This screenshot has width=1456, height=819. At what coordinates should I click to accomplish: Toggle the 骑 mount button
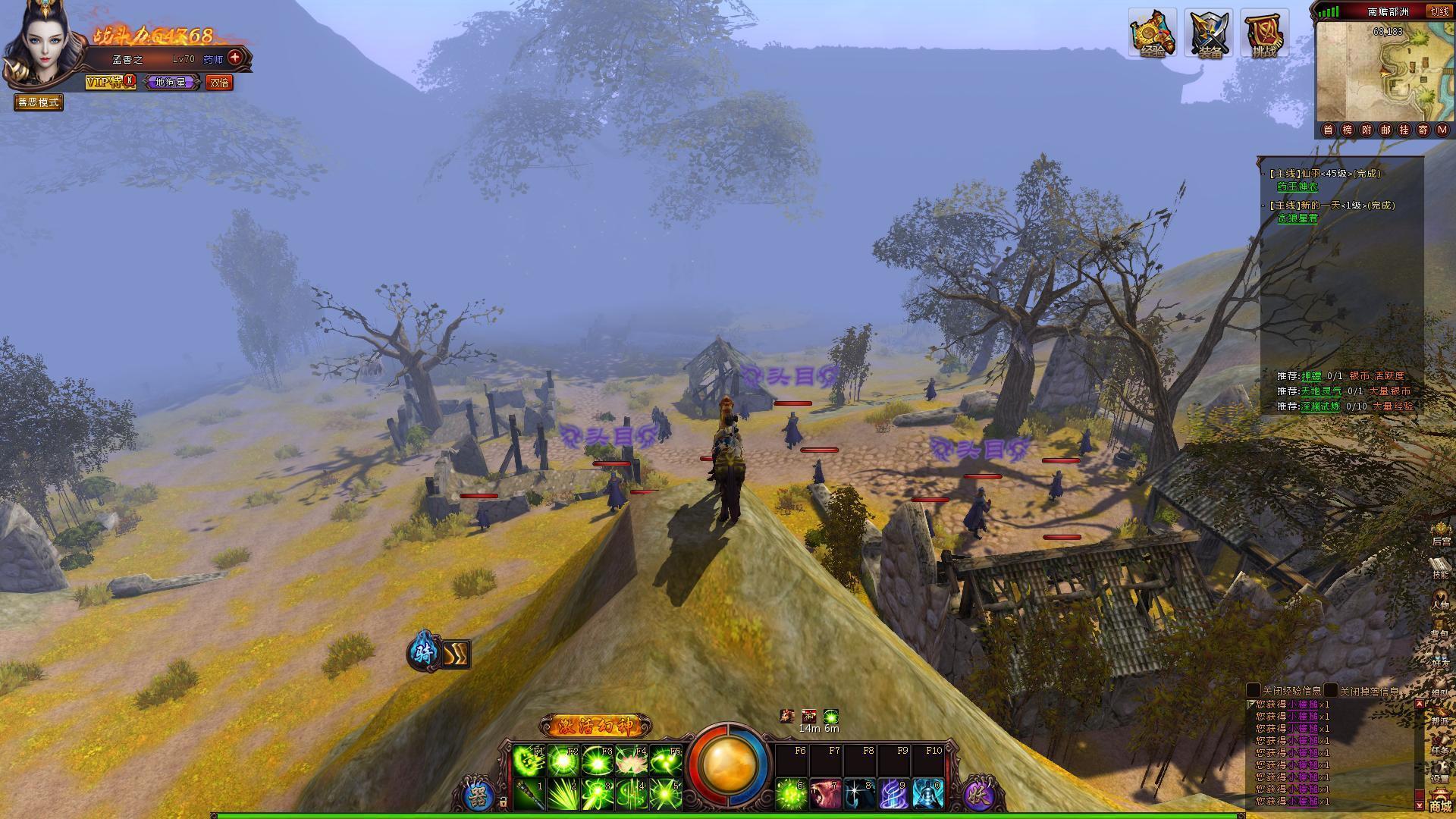(423, 653)
